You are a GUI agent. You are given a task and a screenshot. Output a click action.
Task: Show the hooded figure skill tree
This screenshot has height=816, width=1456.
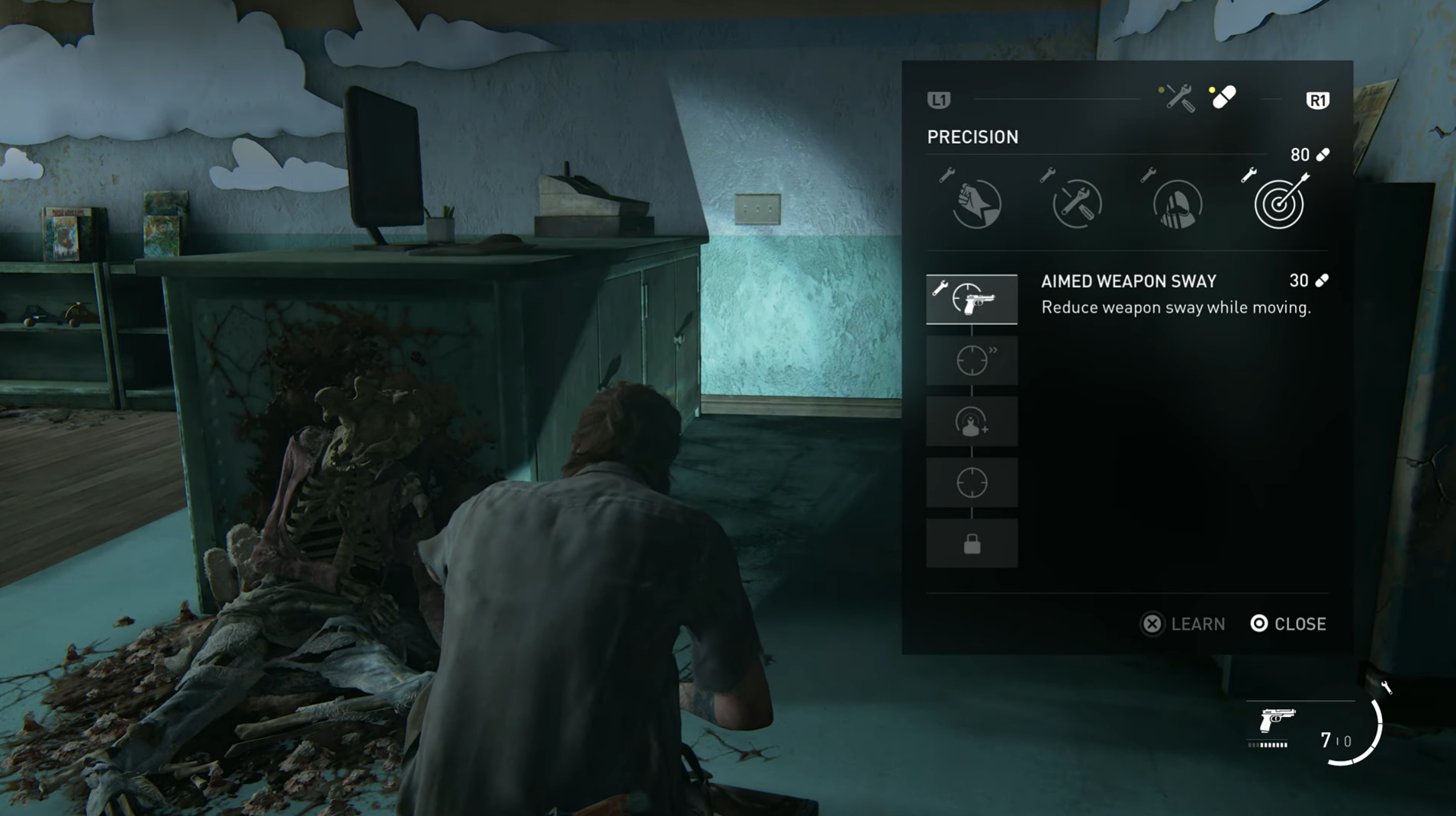click(1177, 204)
